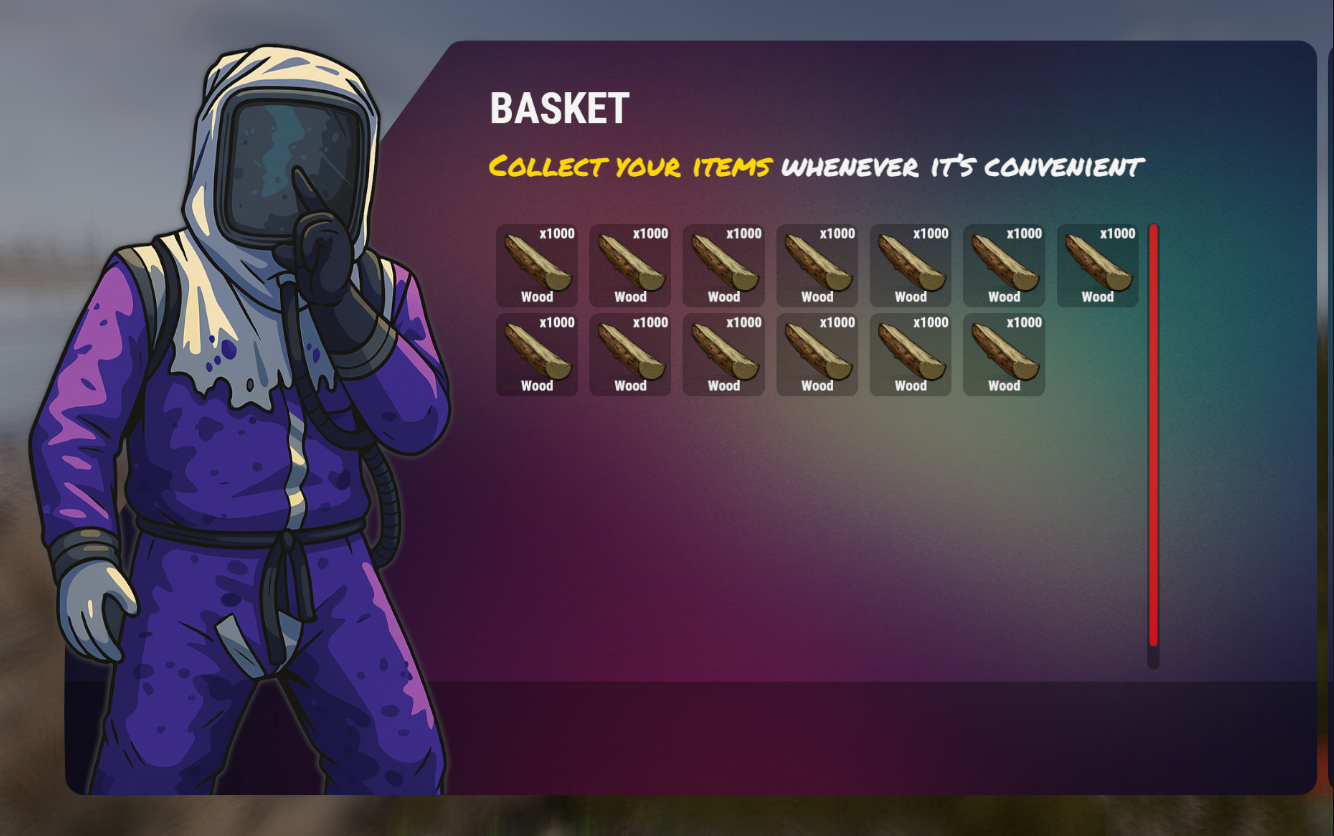Select the third Wood stack in row one
Viewport: 1334px width, 836px height.
click(x=723, y=264)
